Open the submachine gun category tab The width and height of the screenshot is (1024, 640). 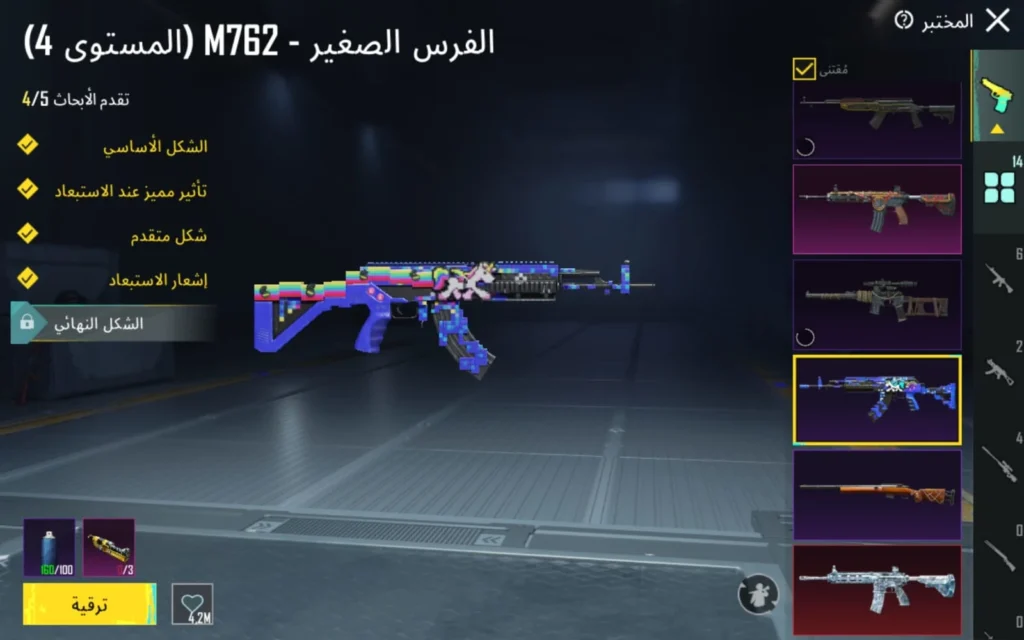click(999, 371)
